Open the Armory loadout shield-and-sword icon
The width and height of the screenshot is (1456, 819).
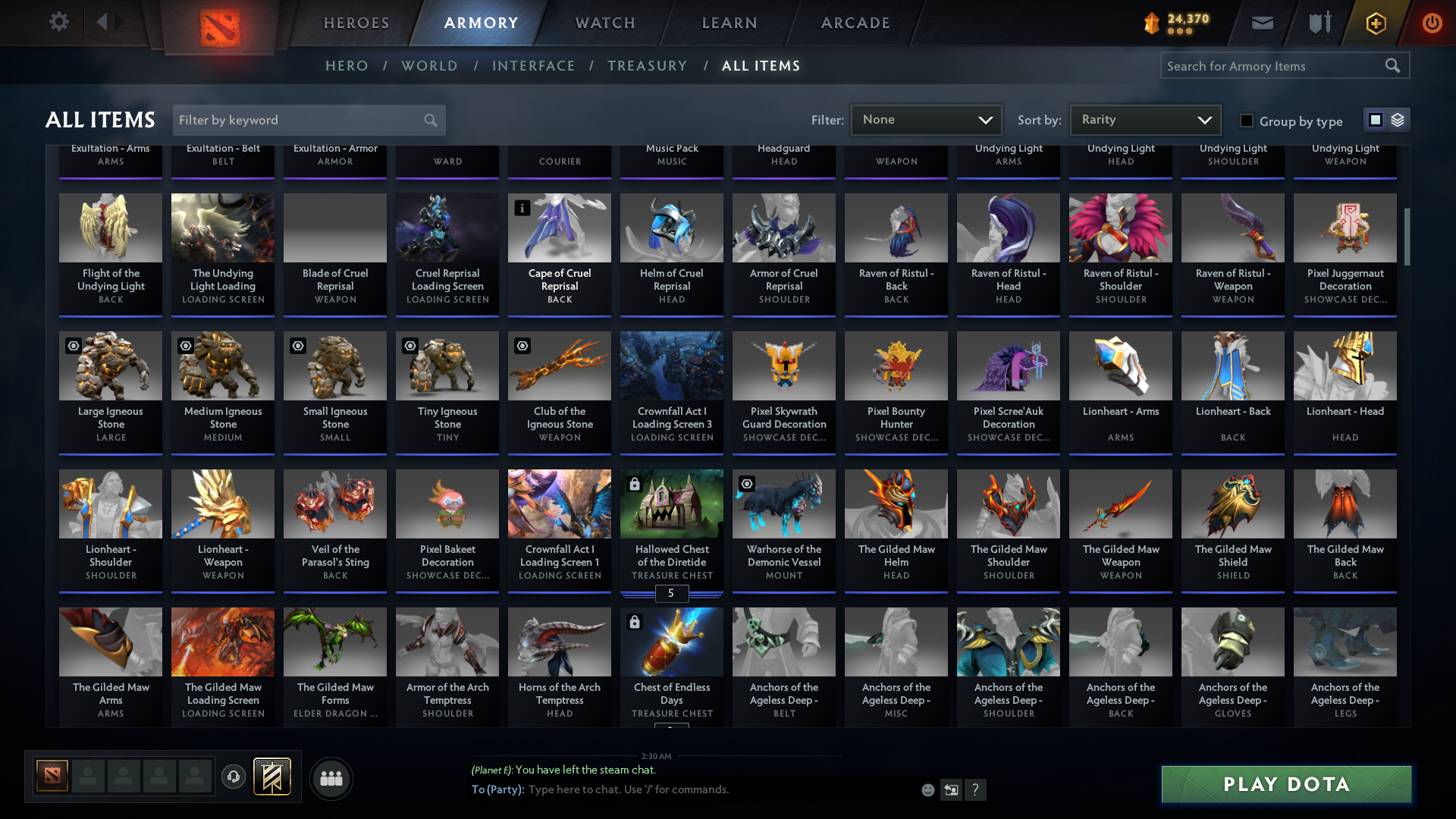[1319, 23]
